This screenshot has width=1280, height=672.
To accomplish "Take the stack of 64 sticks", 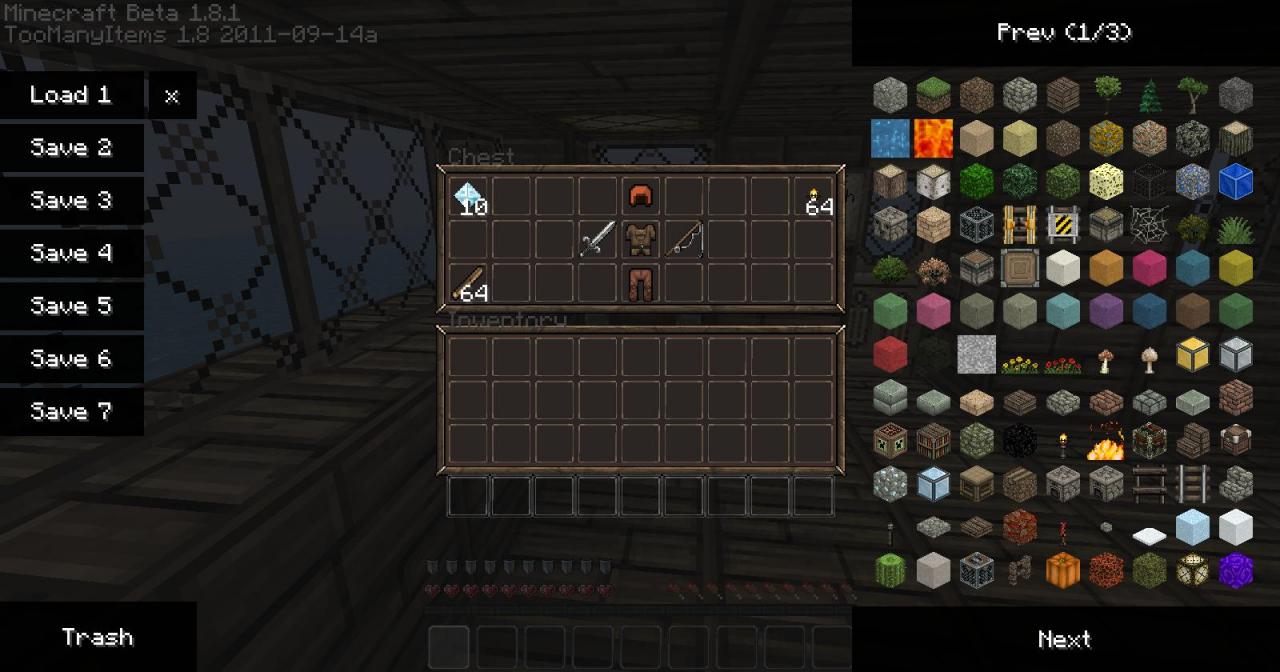I will pos(469,284).
